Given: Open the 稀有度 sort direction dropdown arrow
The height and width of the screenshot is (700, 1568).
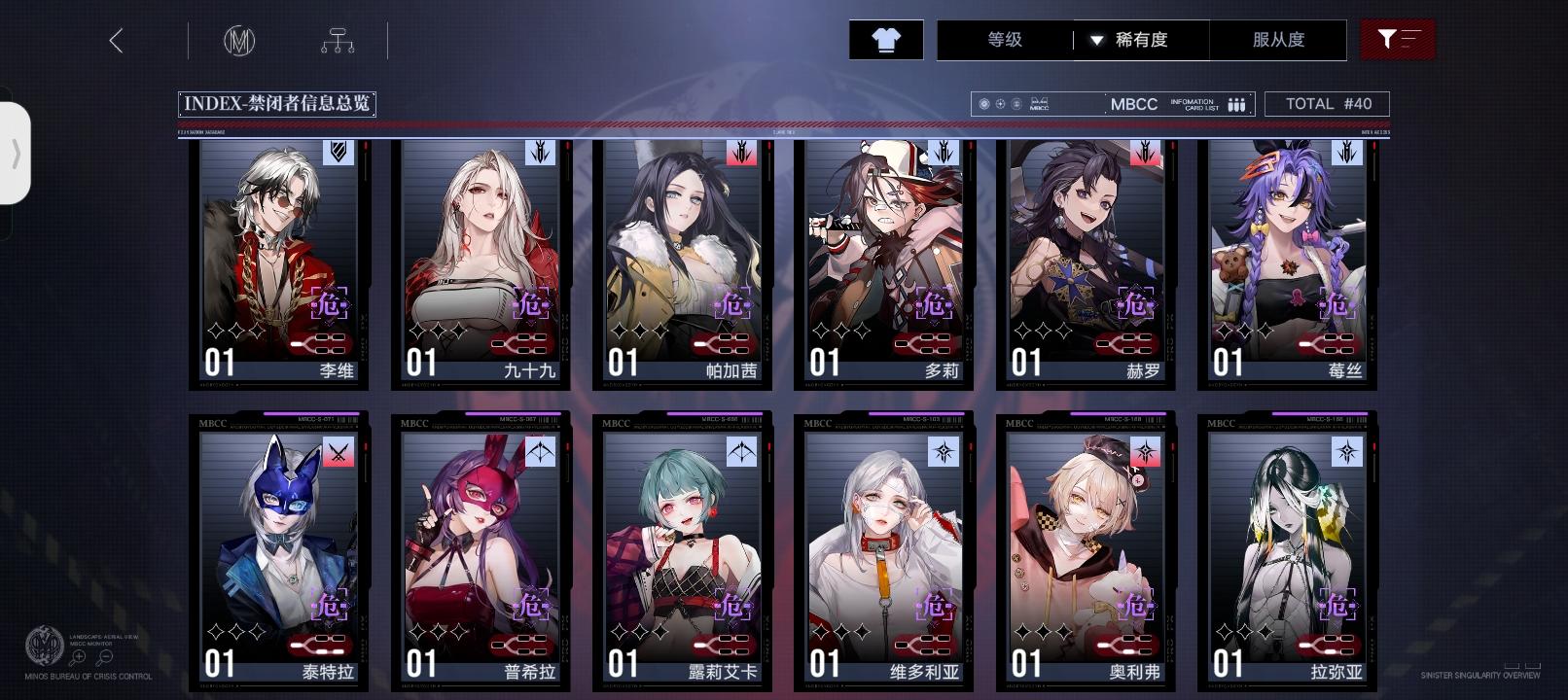Looking at the screenshot, I should click(1097, 40).
